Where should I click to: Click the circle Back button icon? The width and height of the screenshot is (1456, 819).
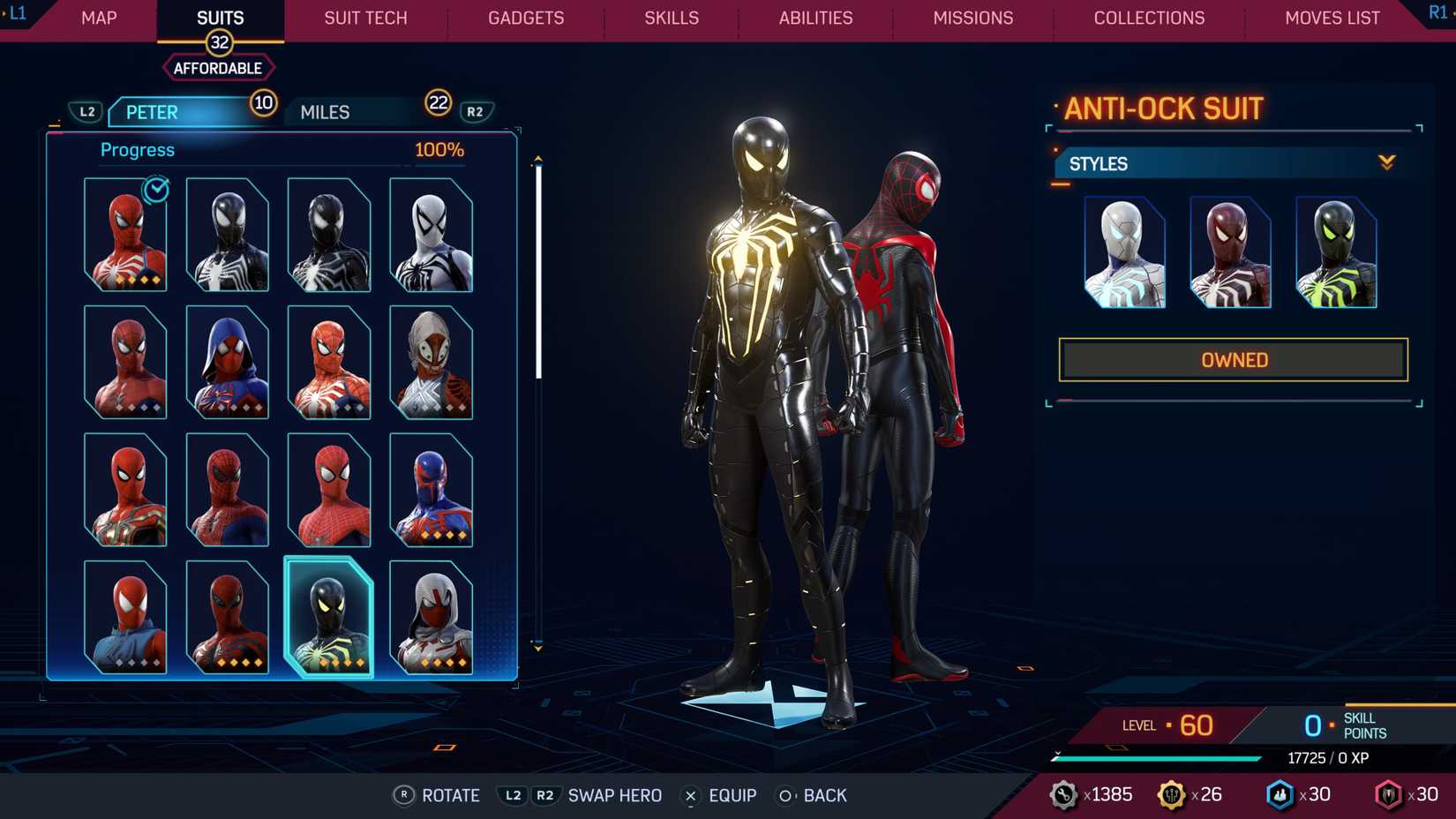(x=784, y=795)
